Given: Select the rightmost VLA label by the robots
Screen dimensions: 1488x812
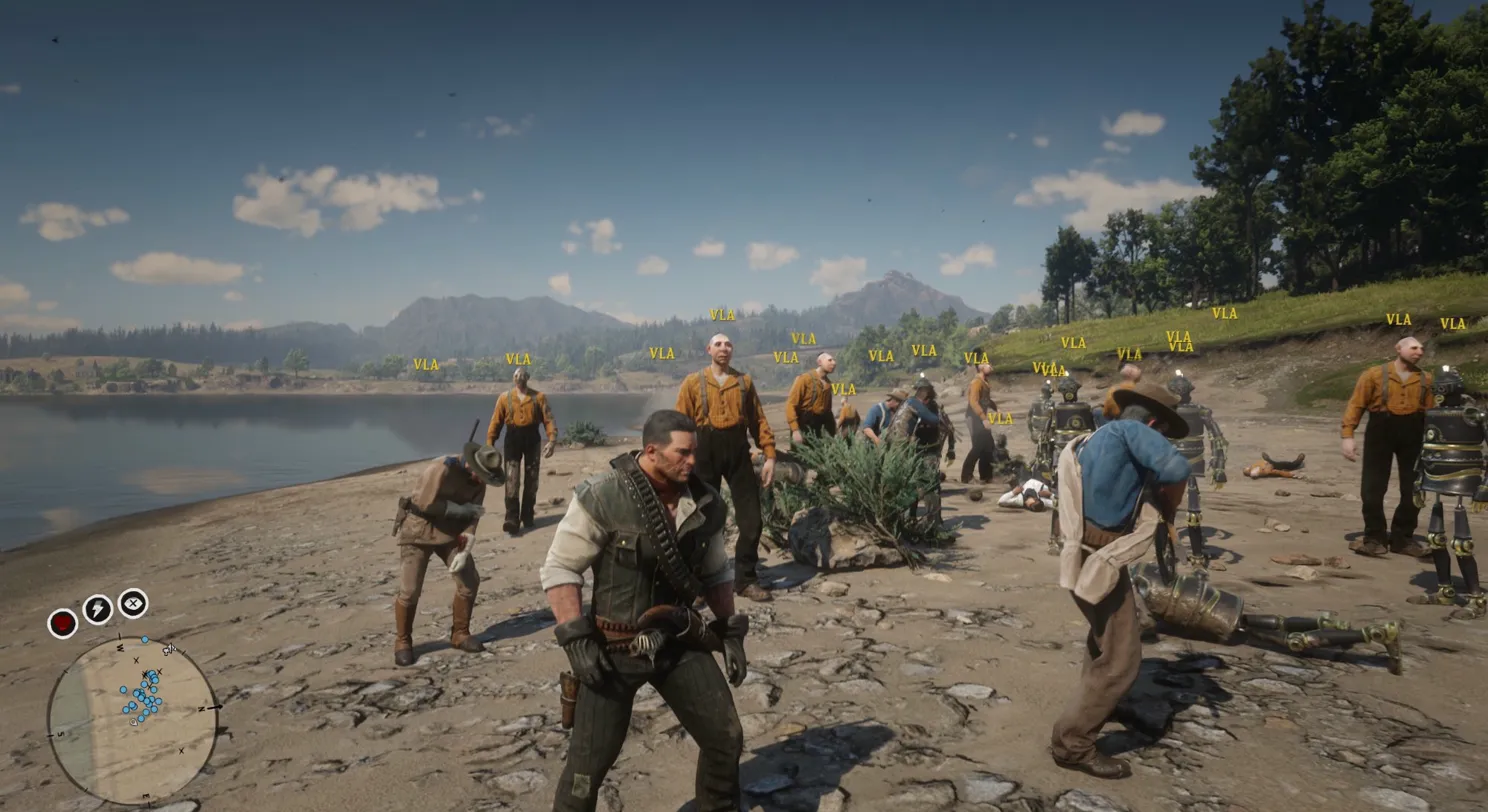Looking at the screenshot, I should [x=1451, y=324].
